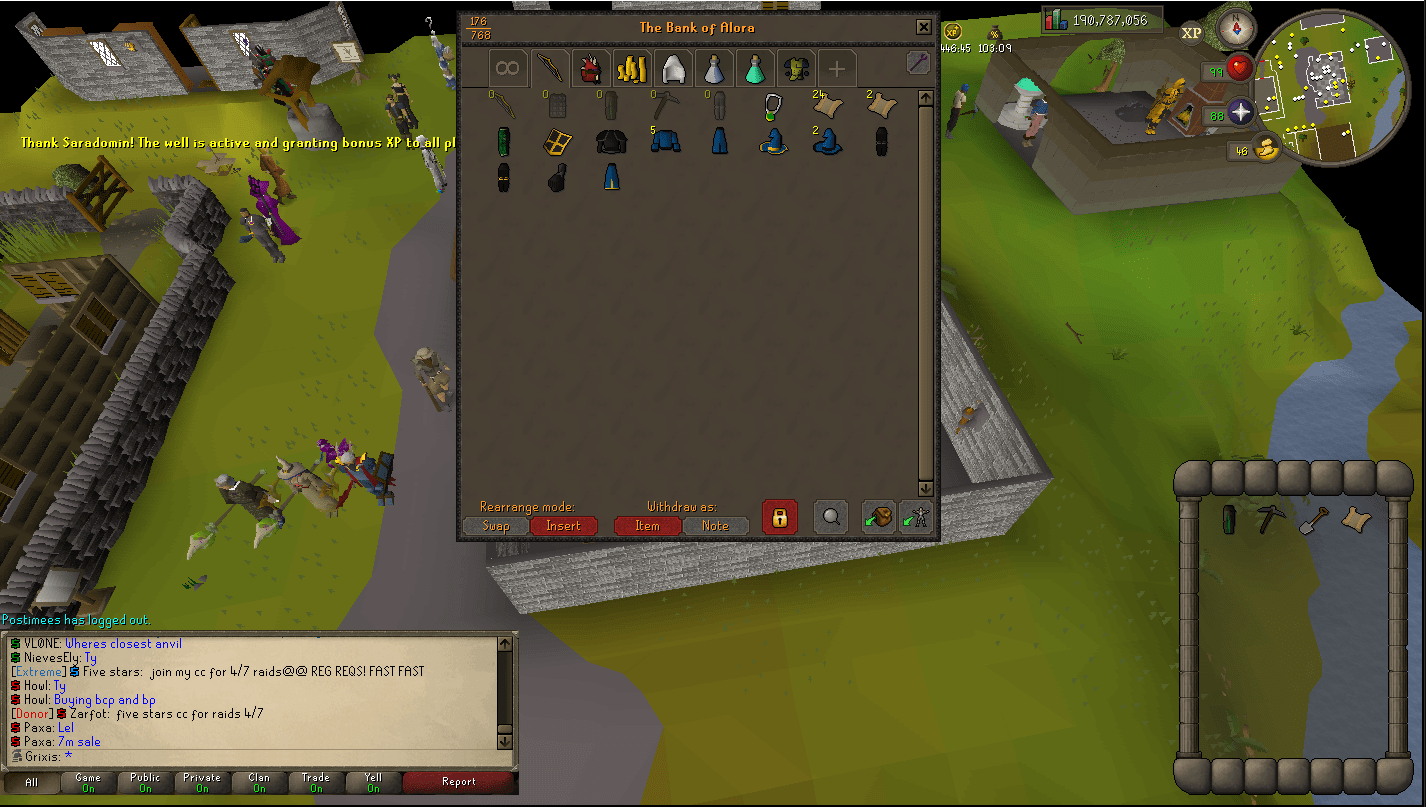
Task: Open the bank search magnifier tool
Action: coord(831,517)
